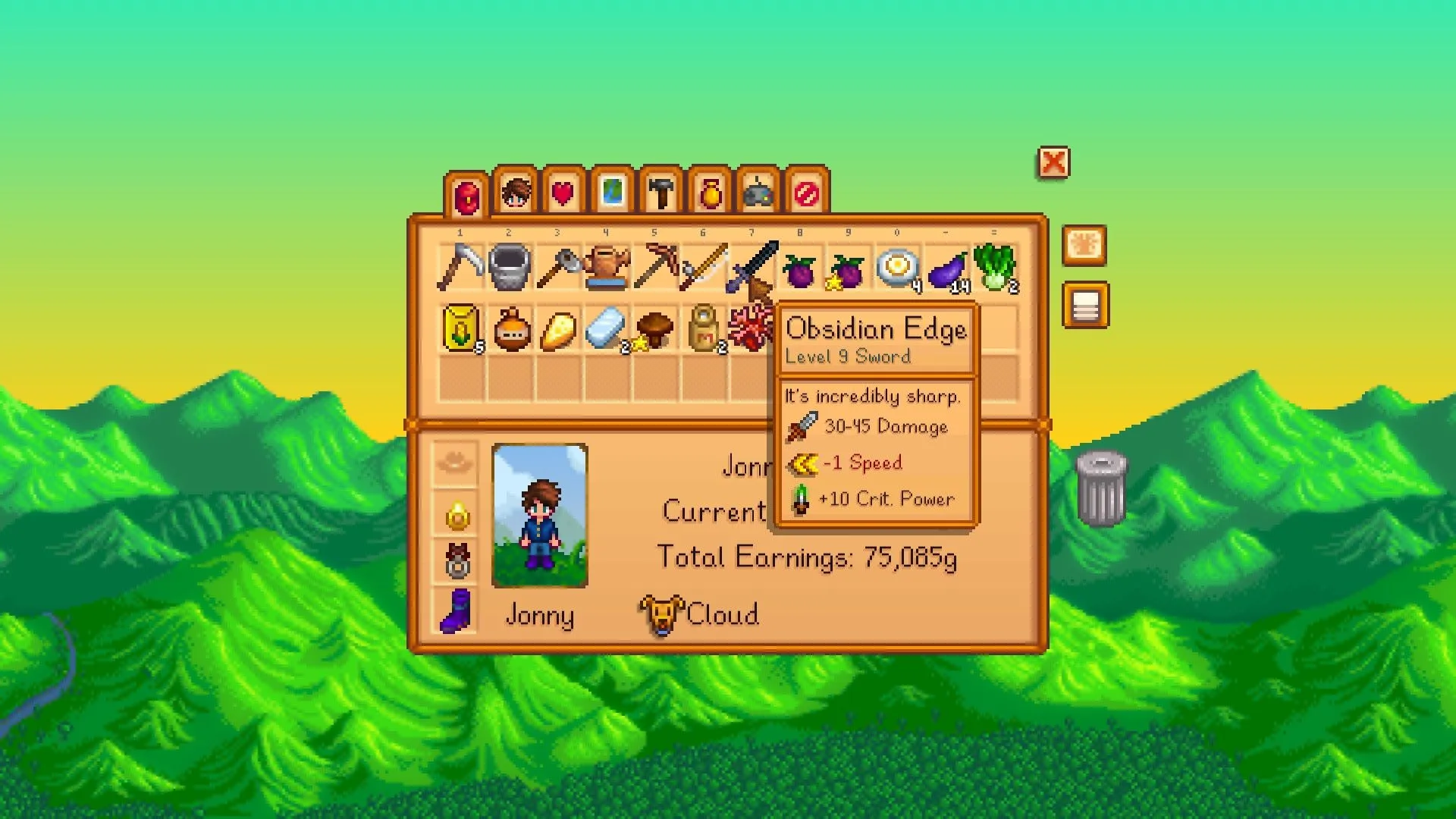Open the Map tab

(x=613, y=193)
